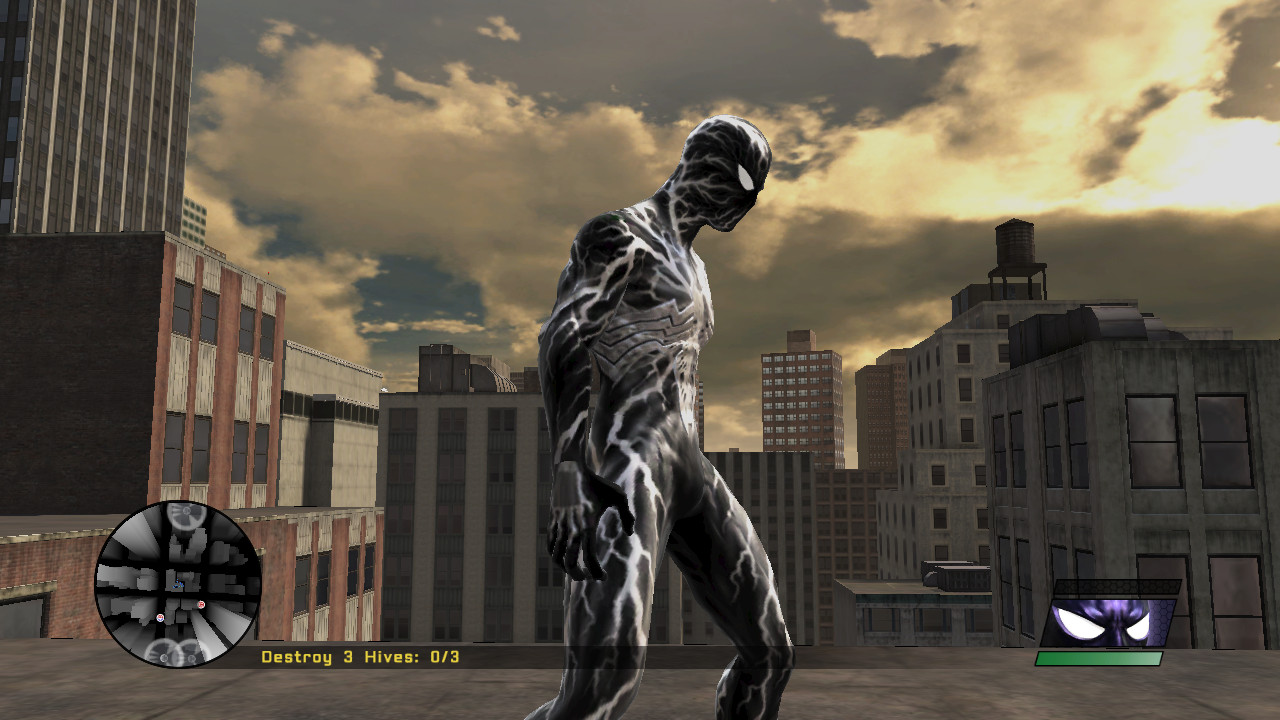
Task: Expand the darkened bar above the portrait
Action: [x=1115, y=586]
